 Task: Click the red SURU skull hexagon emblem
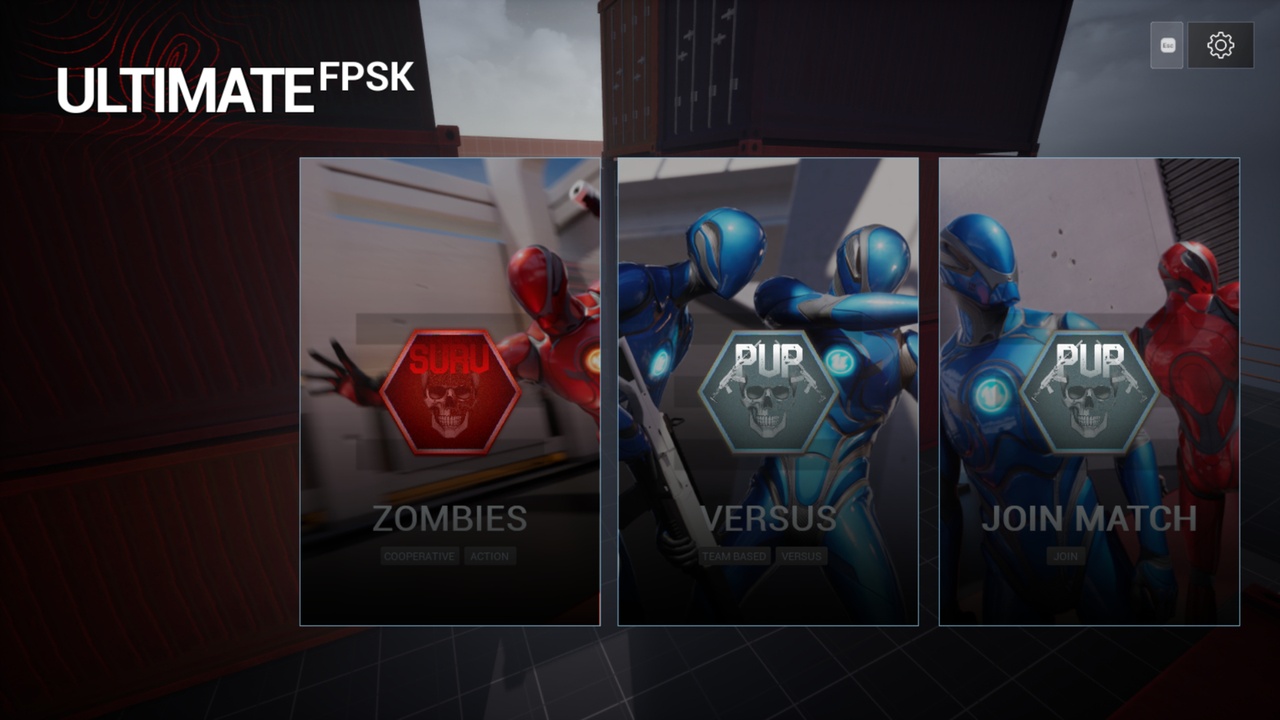pos(451,389)
